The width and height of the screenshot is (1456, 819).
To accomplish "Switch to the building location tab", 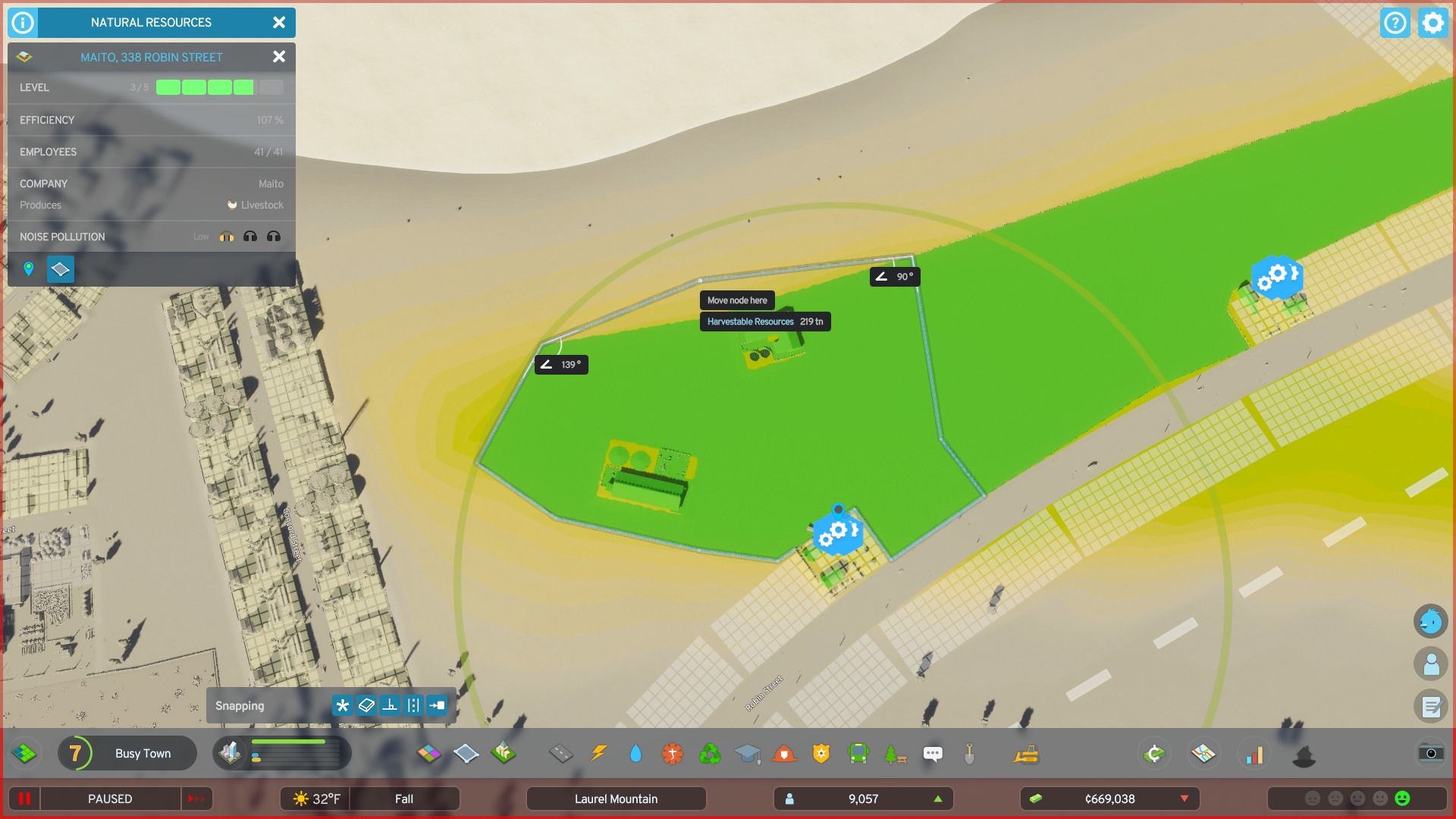I will point(29,269).
